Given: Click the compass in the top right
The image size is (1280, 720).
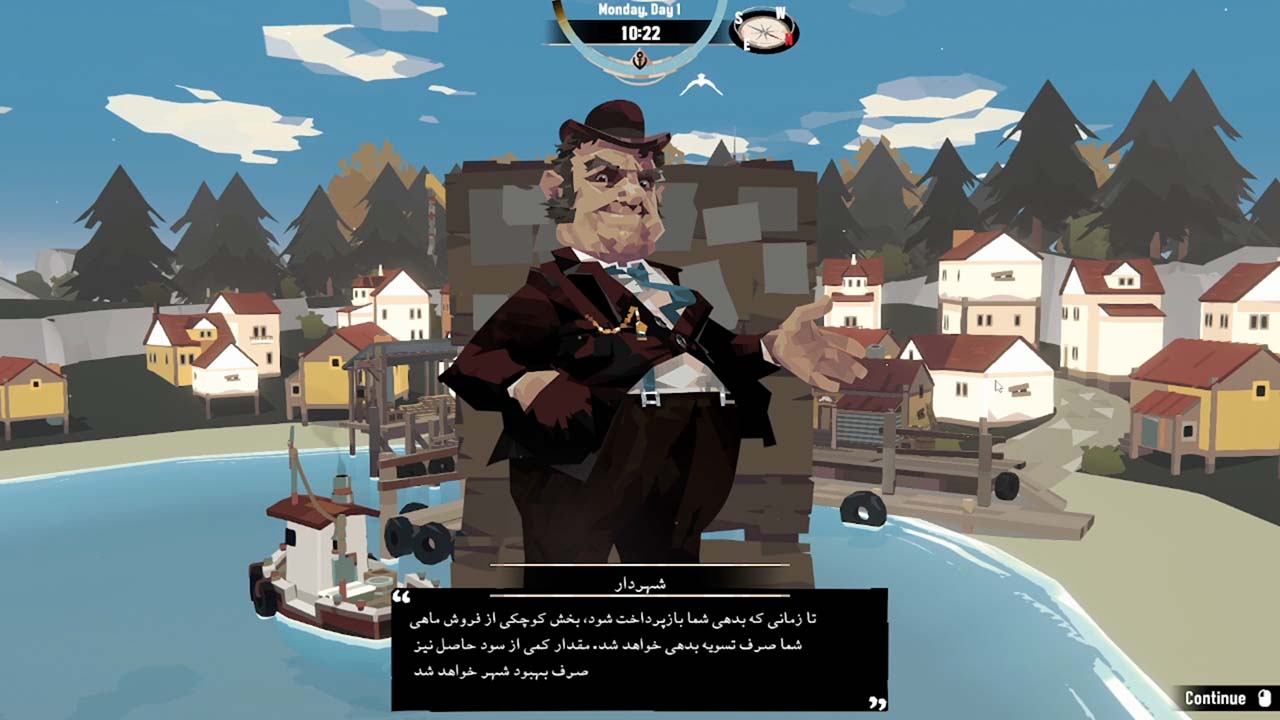Looking at the screenshot, I should coord(764,30).
